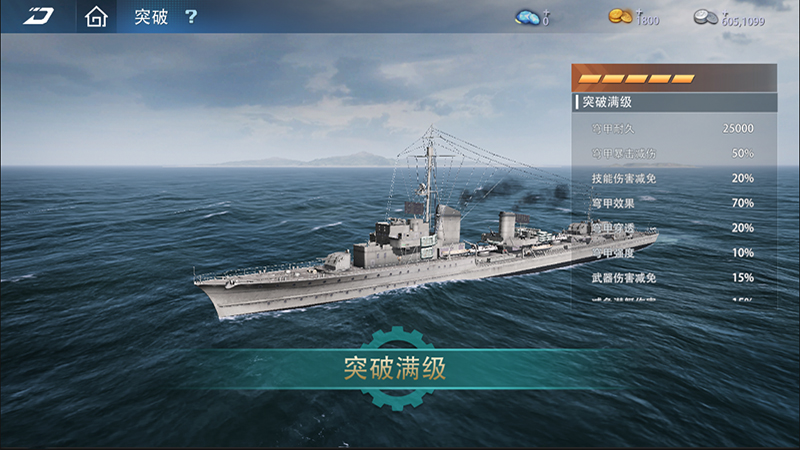Add more blue diamond currency
Screen dimensions: 800x450
(530, 17)
